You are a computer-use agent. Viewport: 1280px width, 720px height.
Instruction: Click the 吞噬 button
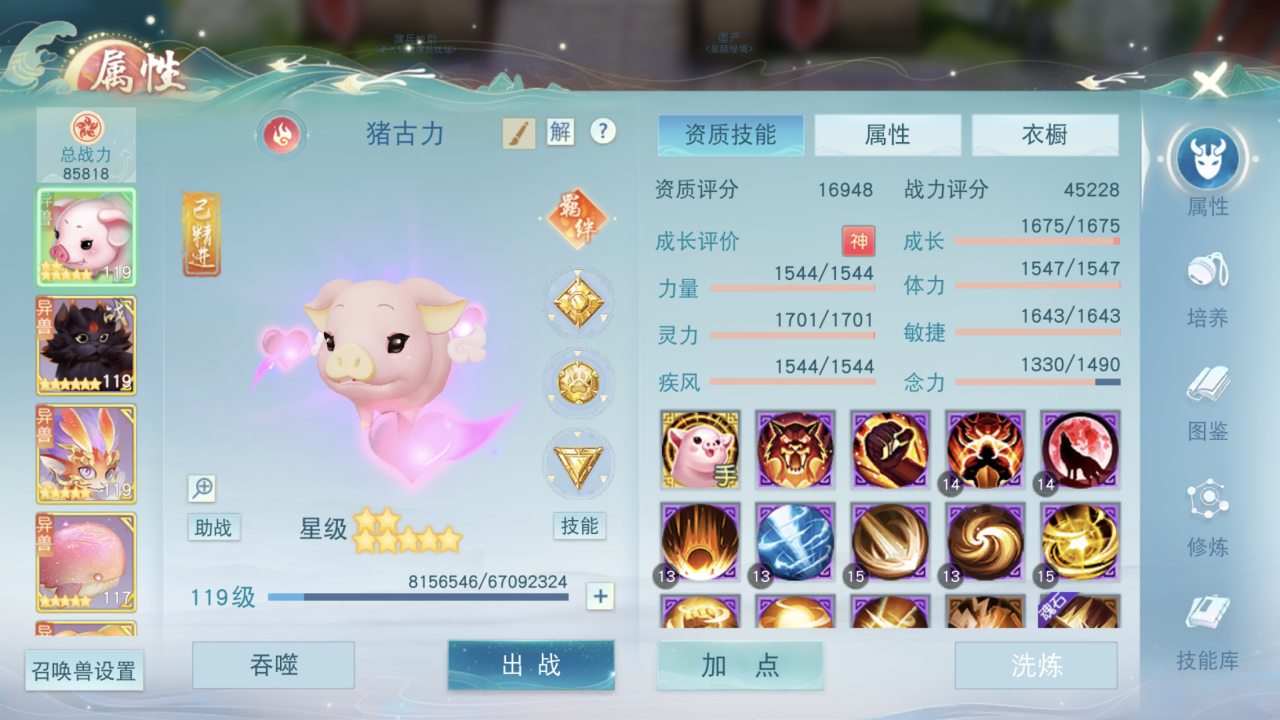(x=273, y=665)
